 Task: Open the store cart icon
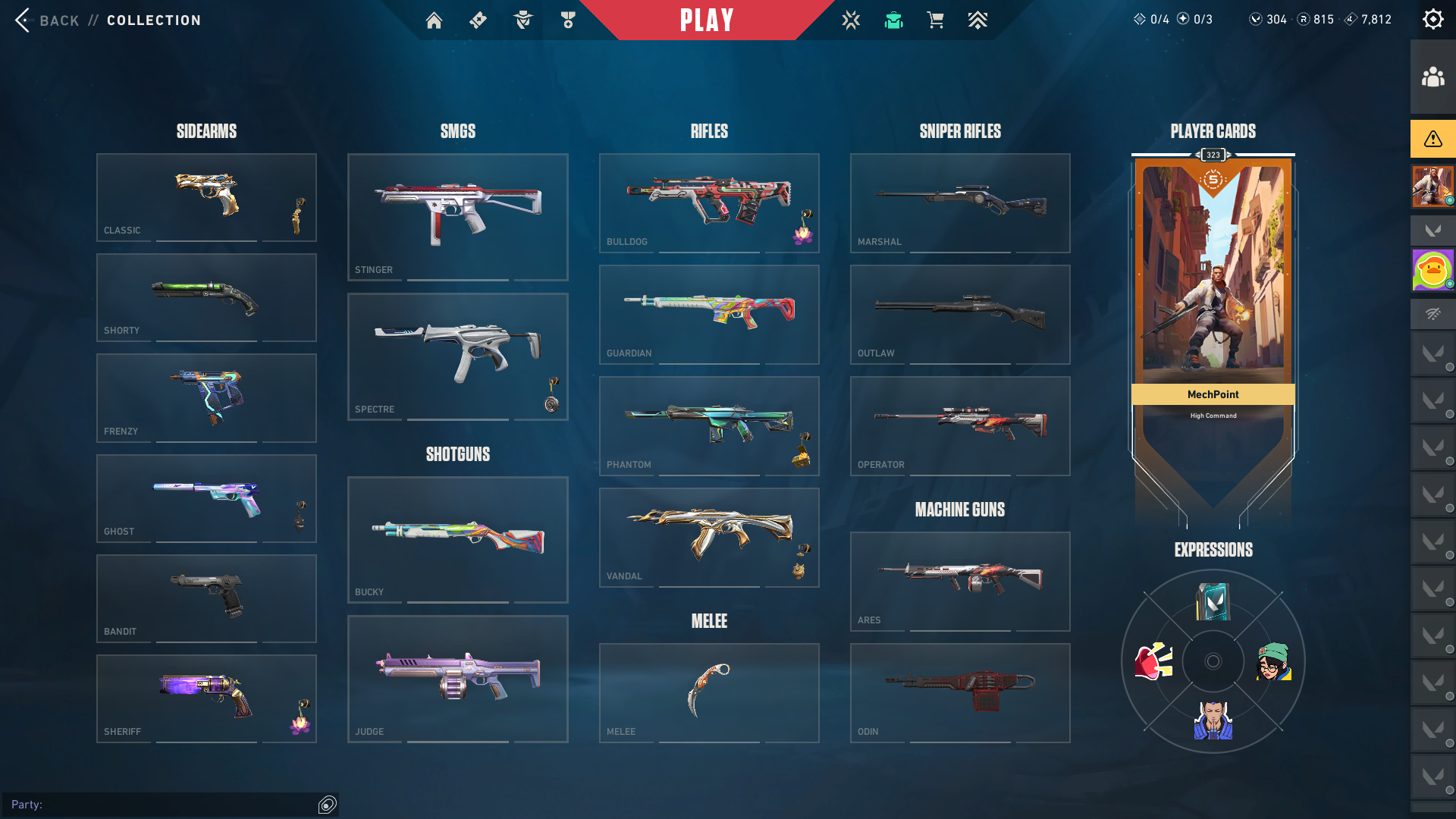click(x=935, y=20)
